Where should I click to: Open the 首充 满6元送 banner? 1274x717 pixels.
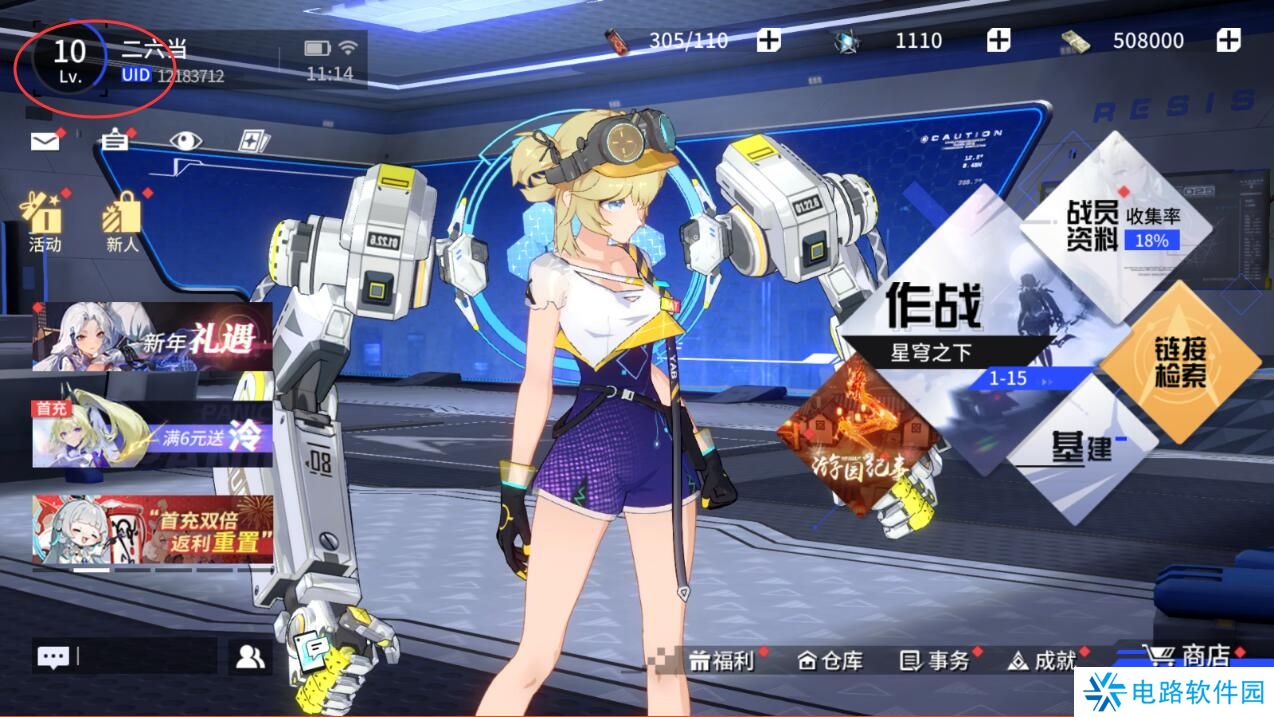pyautogui.click(x=152, y=434)
